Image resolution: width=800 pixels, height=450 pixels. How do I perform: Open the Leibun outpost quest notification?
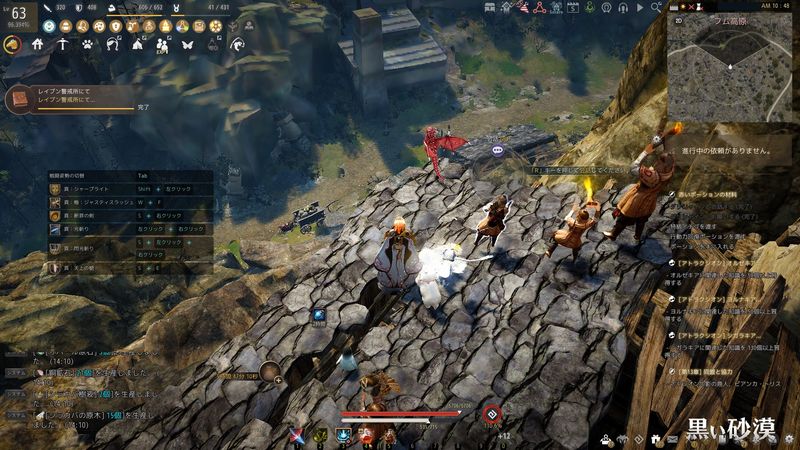tap(70, 98)
